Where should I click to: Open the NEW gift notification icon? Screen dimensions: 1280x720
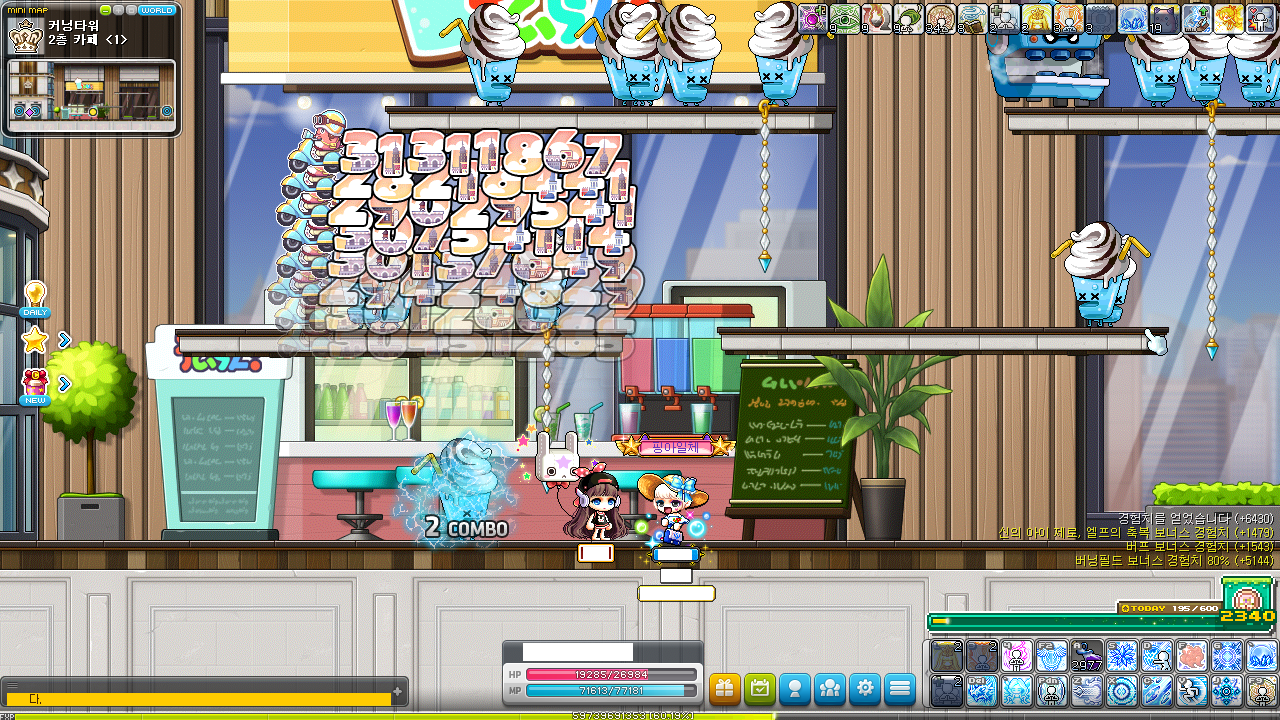[35, 385]
